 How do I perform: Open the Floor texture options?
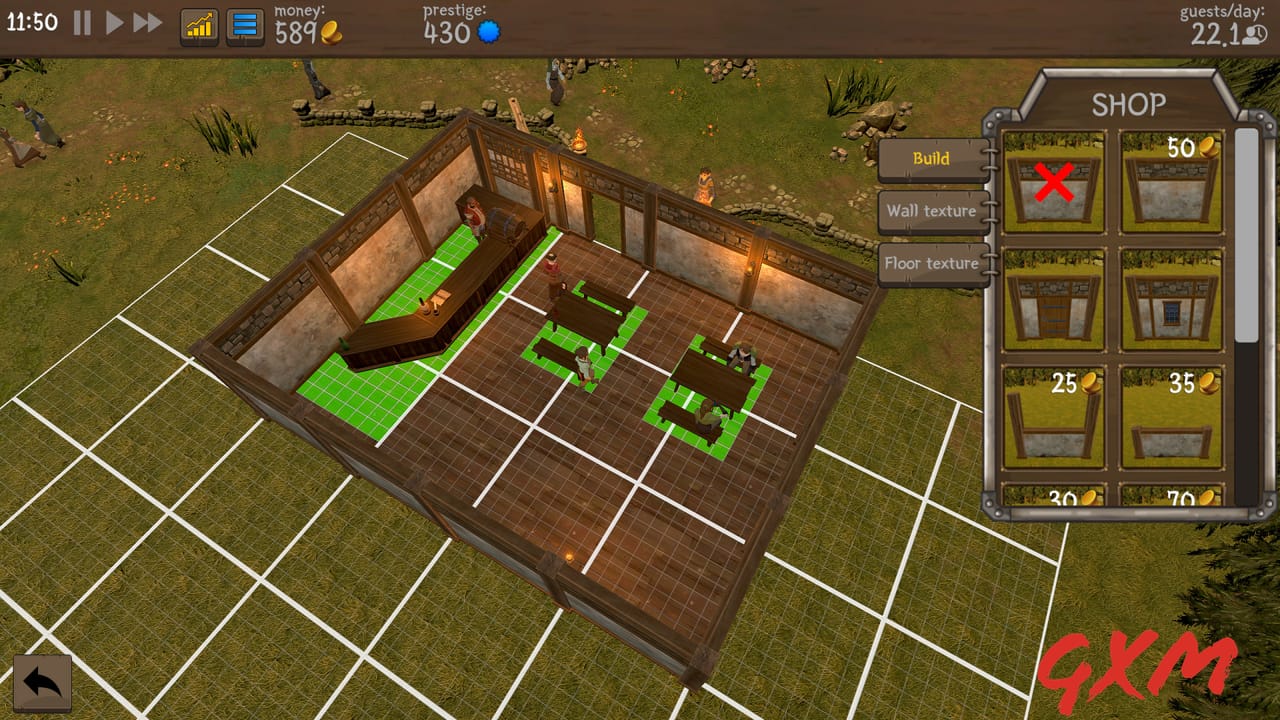click(x=932, y=263)
